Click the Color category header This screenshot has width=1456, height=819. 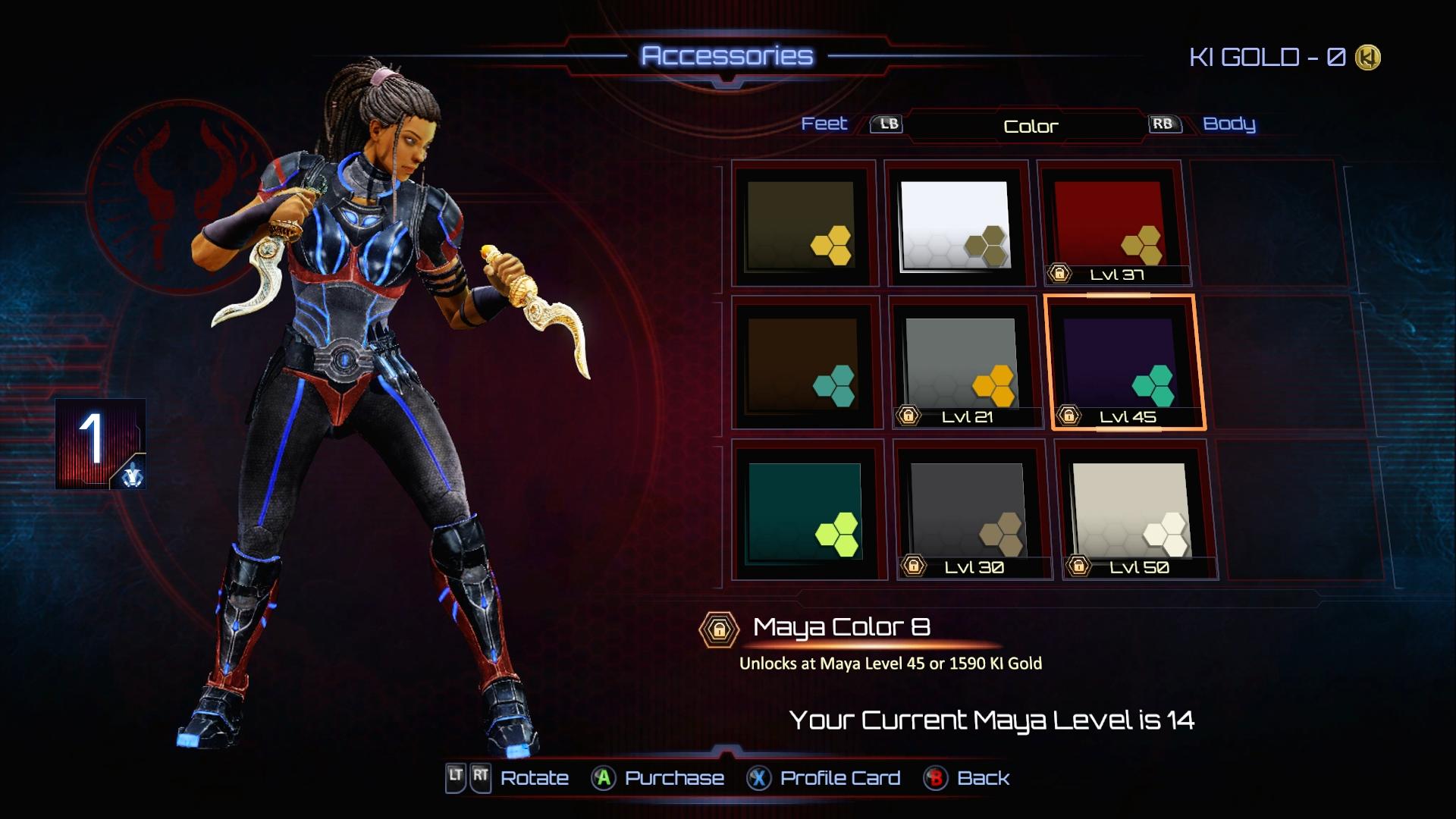click(x=1030, y=126)
